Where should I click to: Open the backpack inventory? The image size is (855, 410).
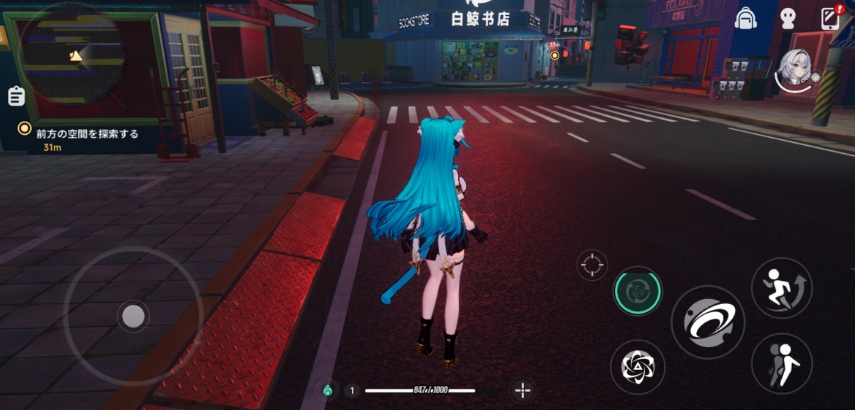pyautogui.click(x=745, y=18)
